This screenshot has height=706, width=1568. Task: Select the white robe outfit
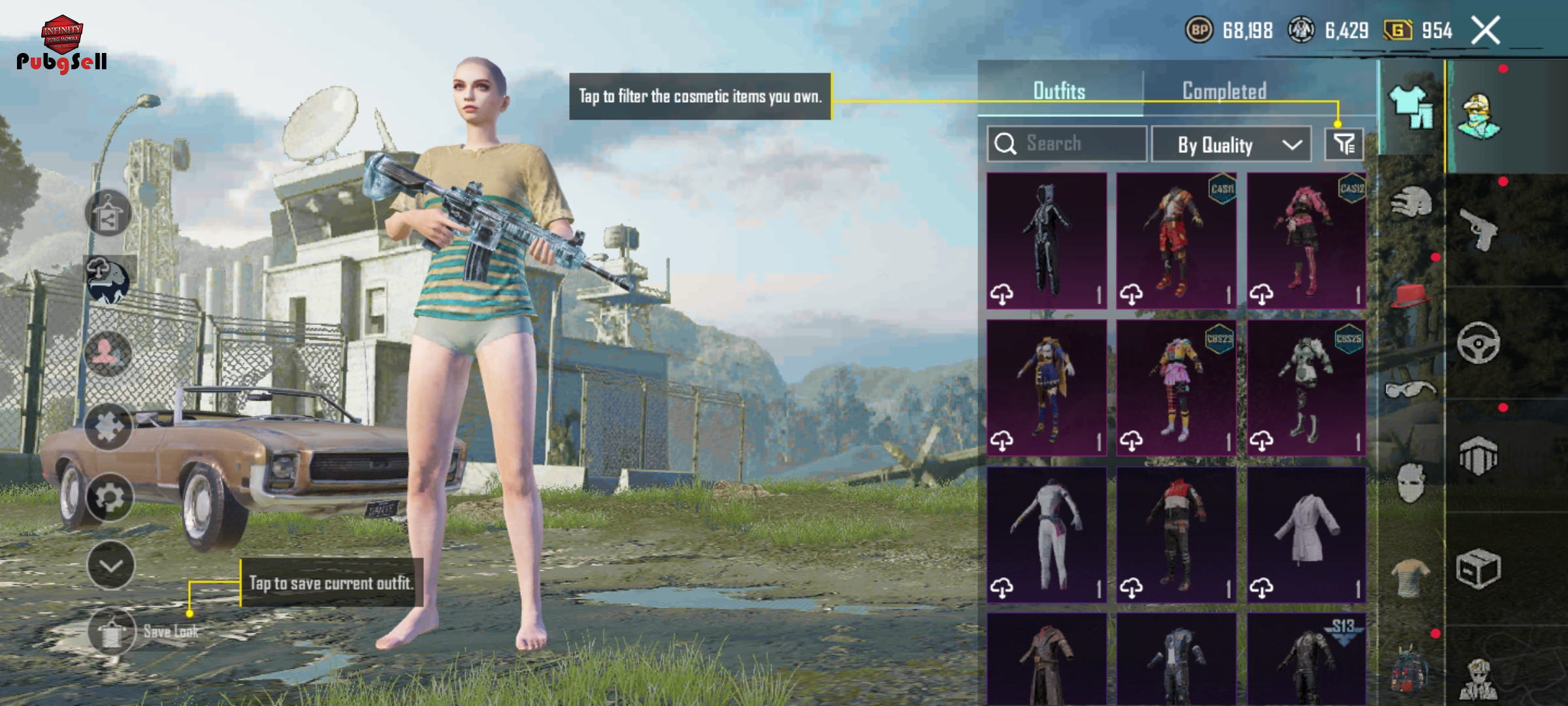[x=1306, y=534]
